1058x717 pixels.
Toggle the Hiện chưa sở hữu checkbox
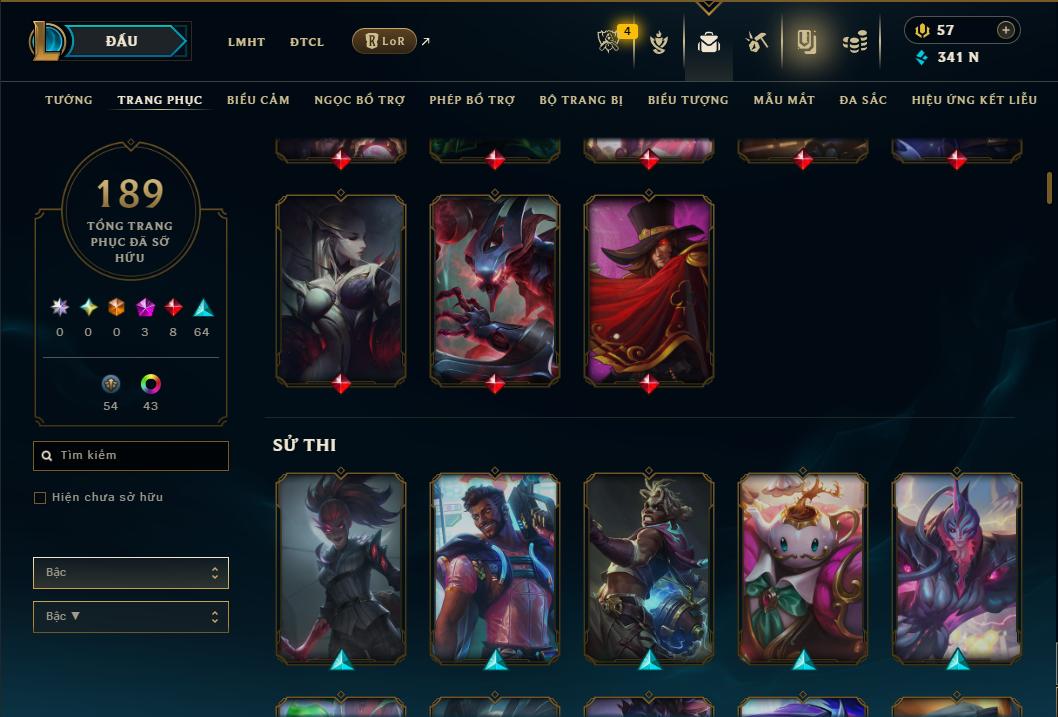[40, 498]
